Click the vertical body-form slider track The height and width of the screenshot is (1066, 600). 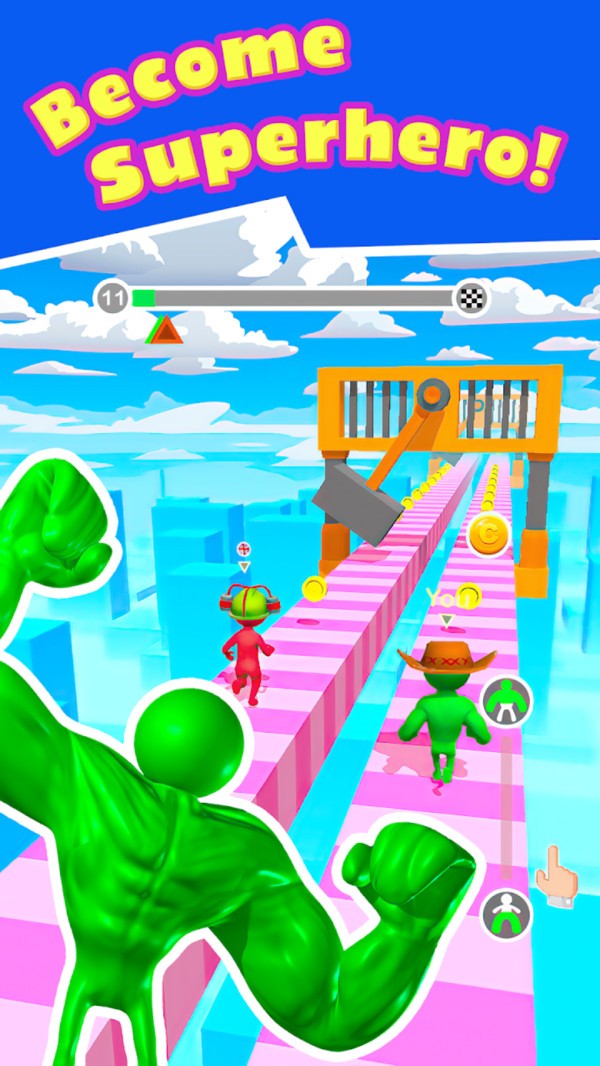(x=507, y=807)
